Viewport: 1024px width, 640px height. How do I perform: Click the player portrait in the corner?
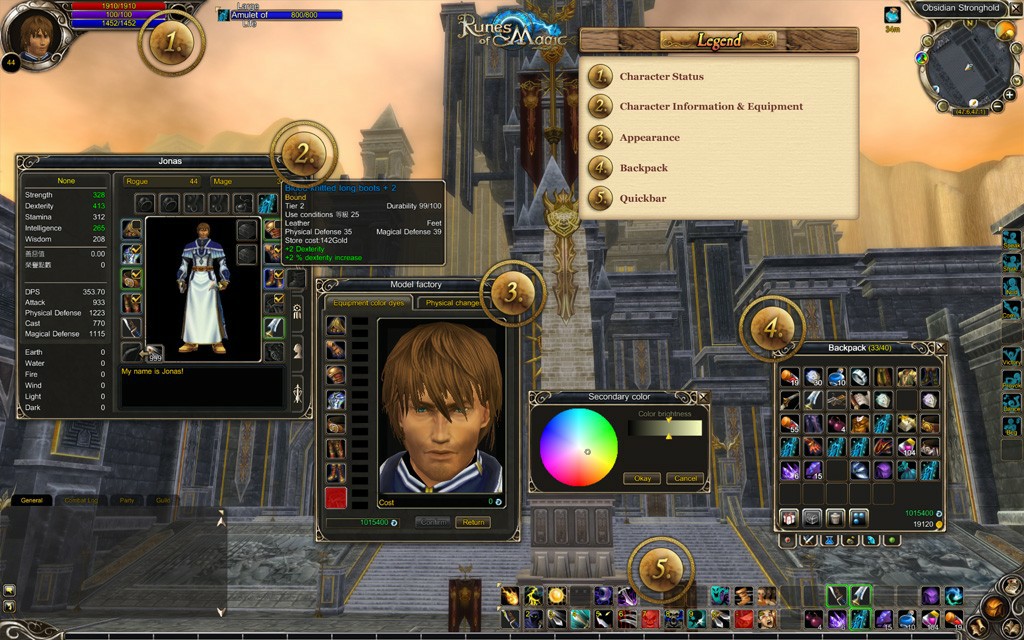[x=36, y=34]
